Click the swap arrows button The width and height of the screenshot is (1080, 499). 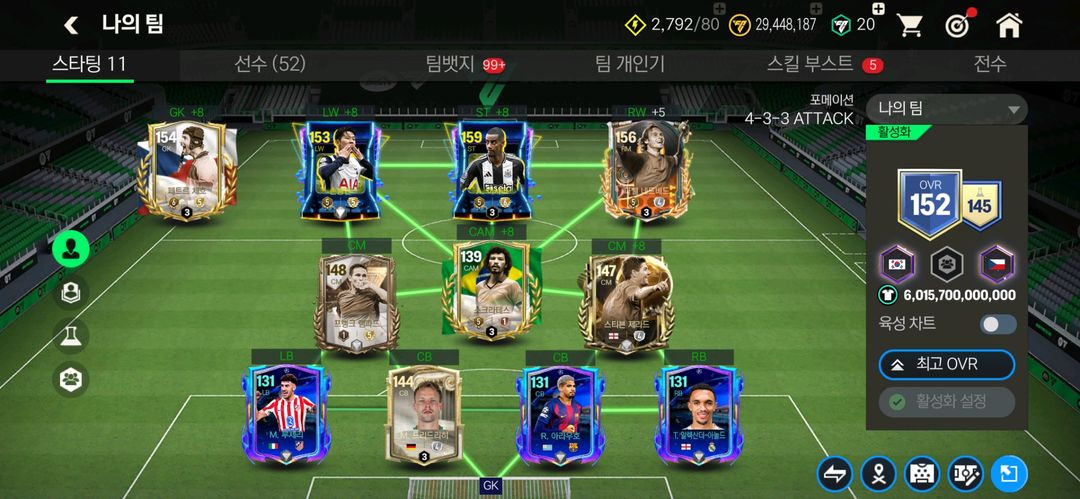tap(834, 474)
